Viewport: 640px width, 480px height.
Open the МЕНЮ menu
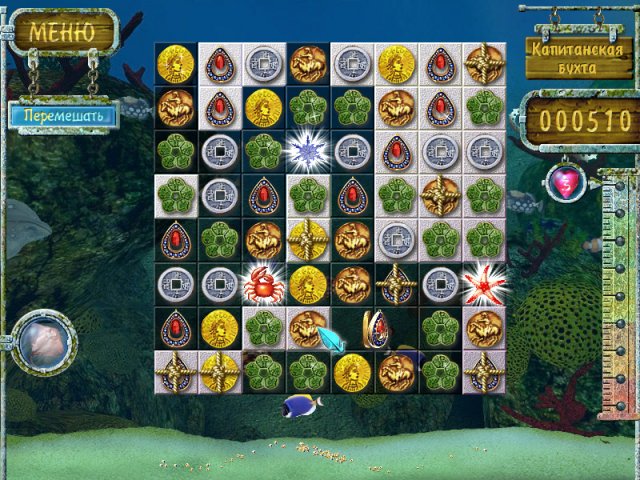(x=62, y=31)
